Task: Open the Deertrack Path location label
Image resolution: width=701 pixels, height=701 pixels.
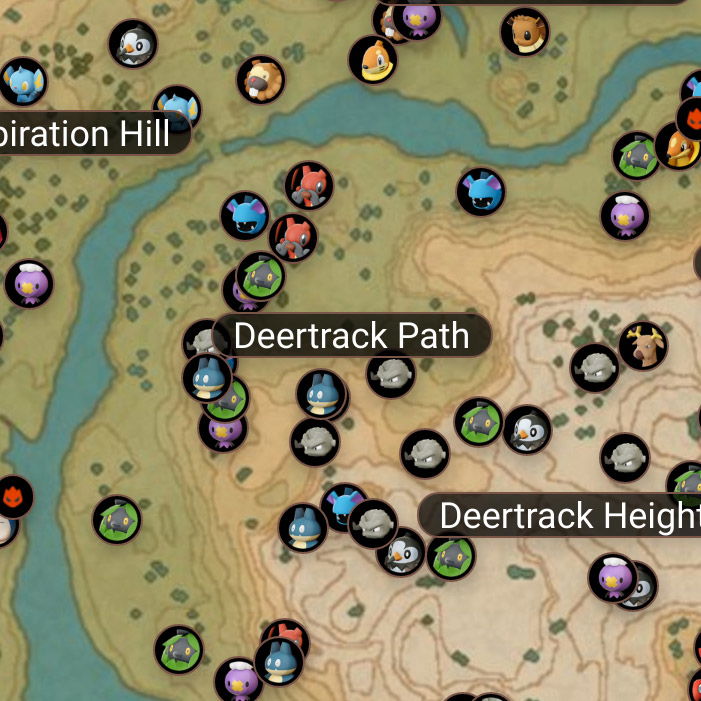Action: 351,336
